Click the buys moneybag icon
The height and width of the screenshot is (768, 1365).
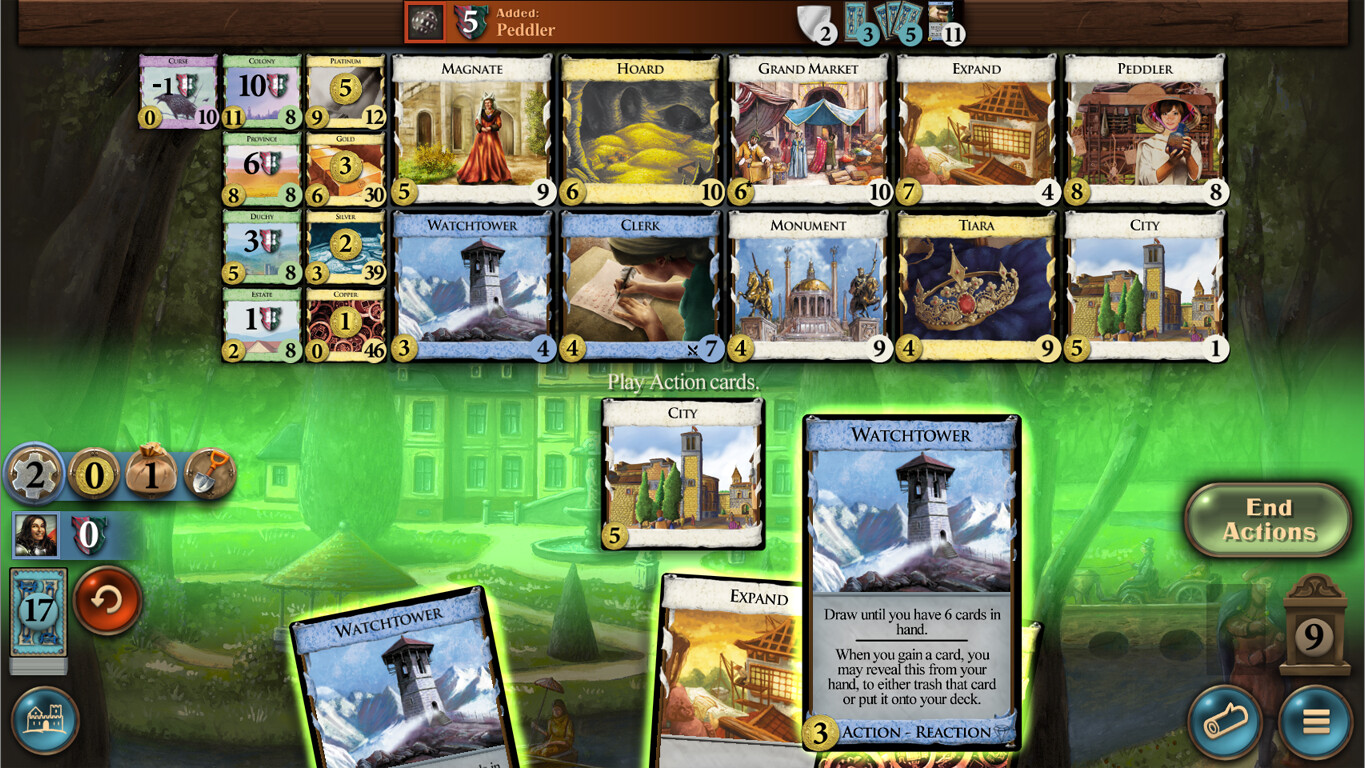(x=152, y=475)
